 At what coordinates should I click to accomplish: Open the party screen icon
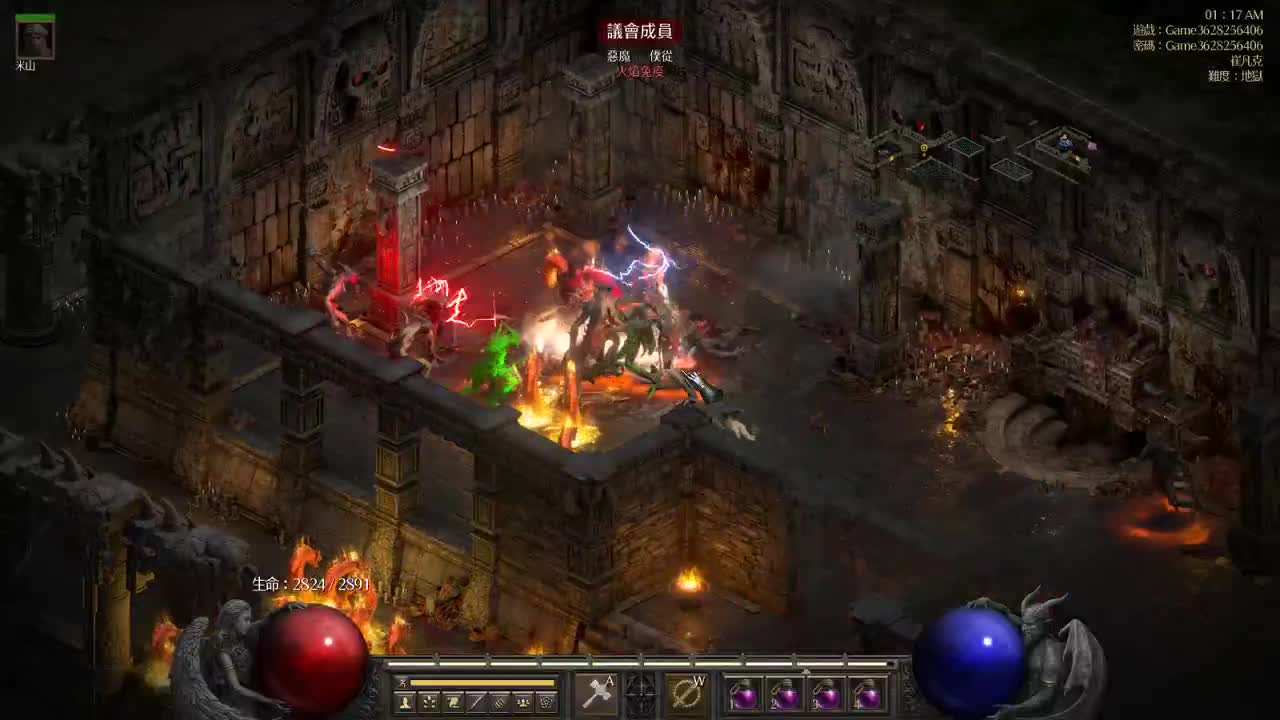point(523,701)
